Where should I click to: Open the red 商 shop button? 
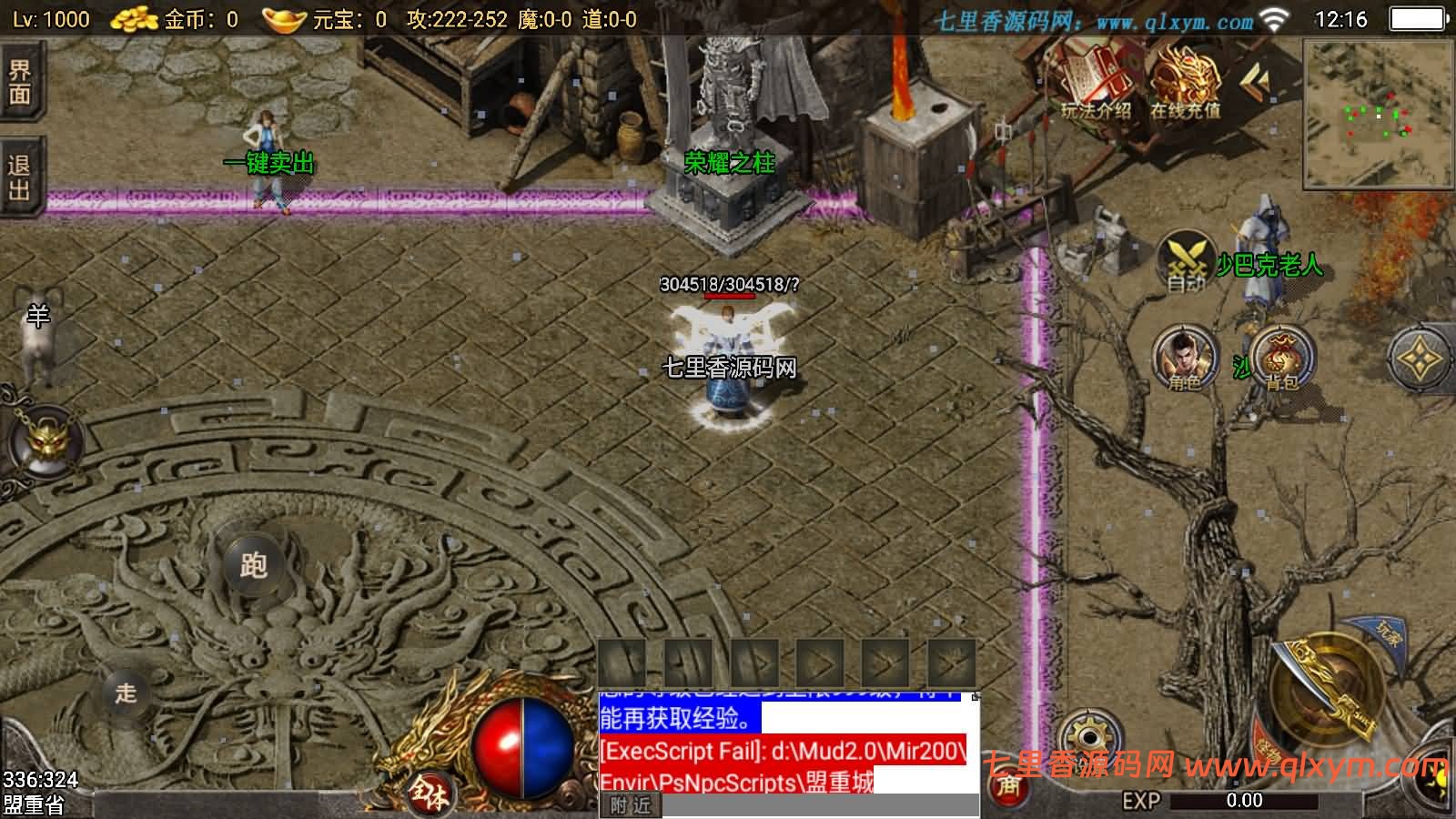(x=1008, y=786)
